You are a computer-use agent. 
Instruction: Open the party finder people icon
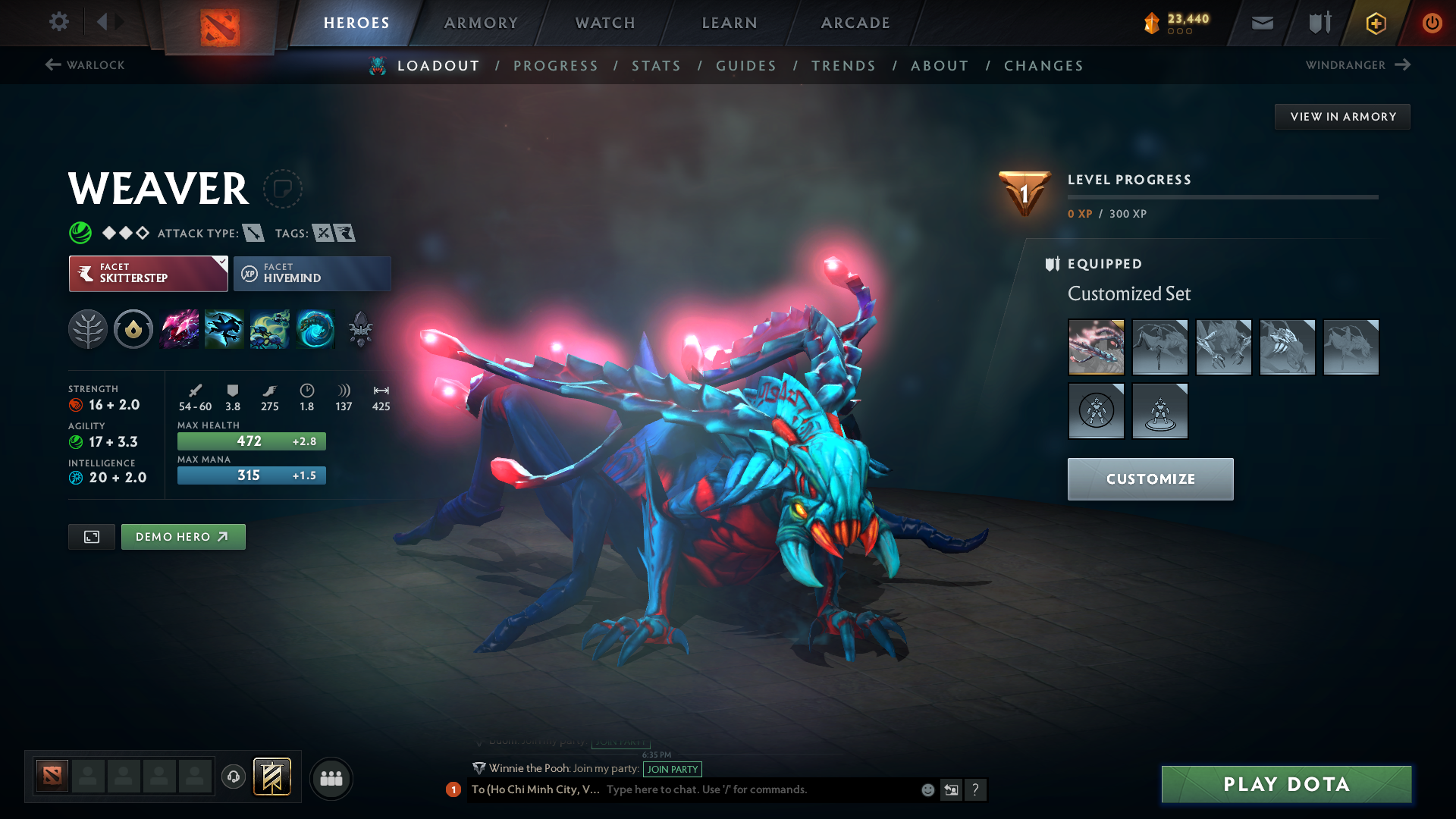pyautogui.click(x=331, y=777)
